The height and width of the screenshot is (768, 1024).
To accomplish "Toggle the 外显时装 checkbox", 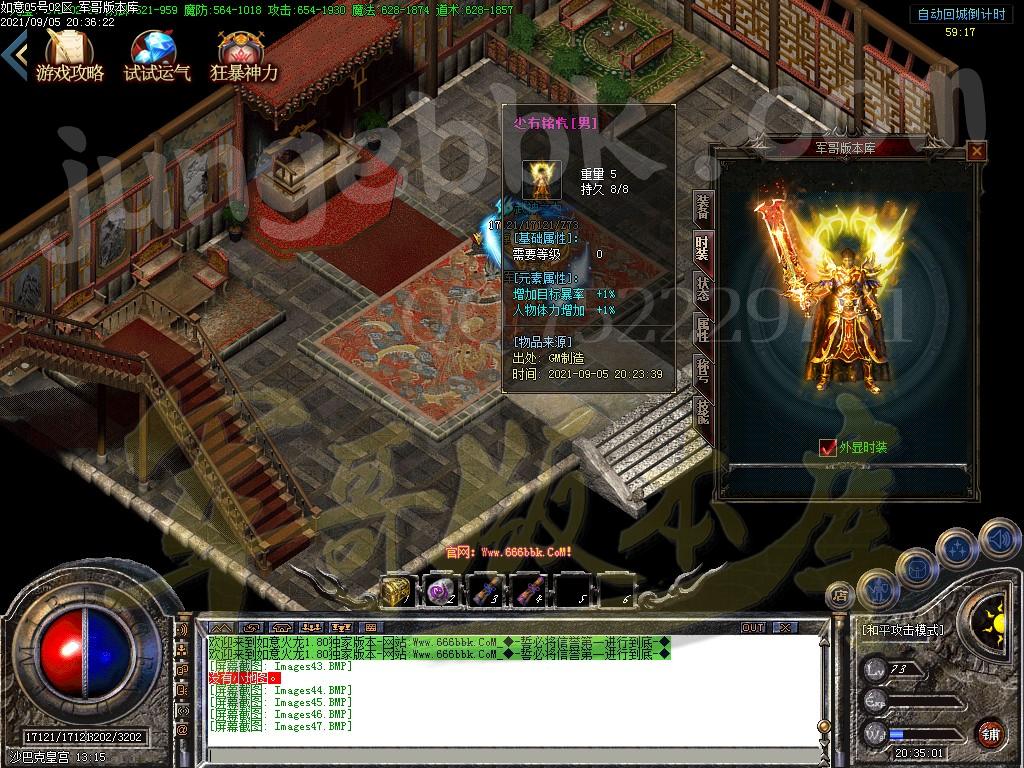I will pos(827,448).
